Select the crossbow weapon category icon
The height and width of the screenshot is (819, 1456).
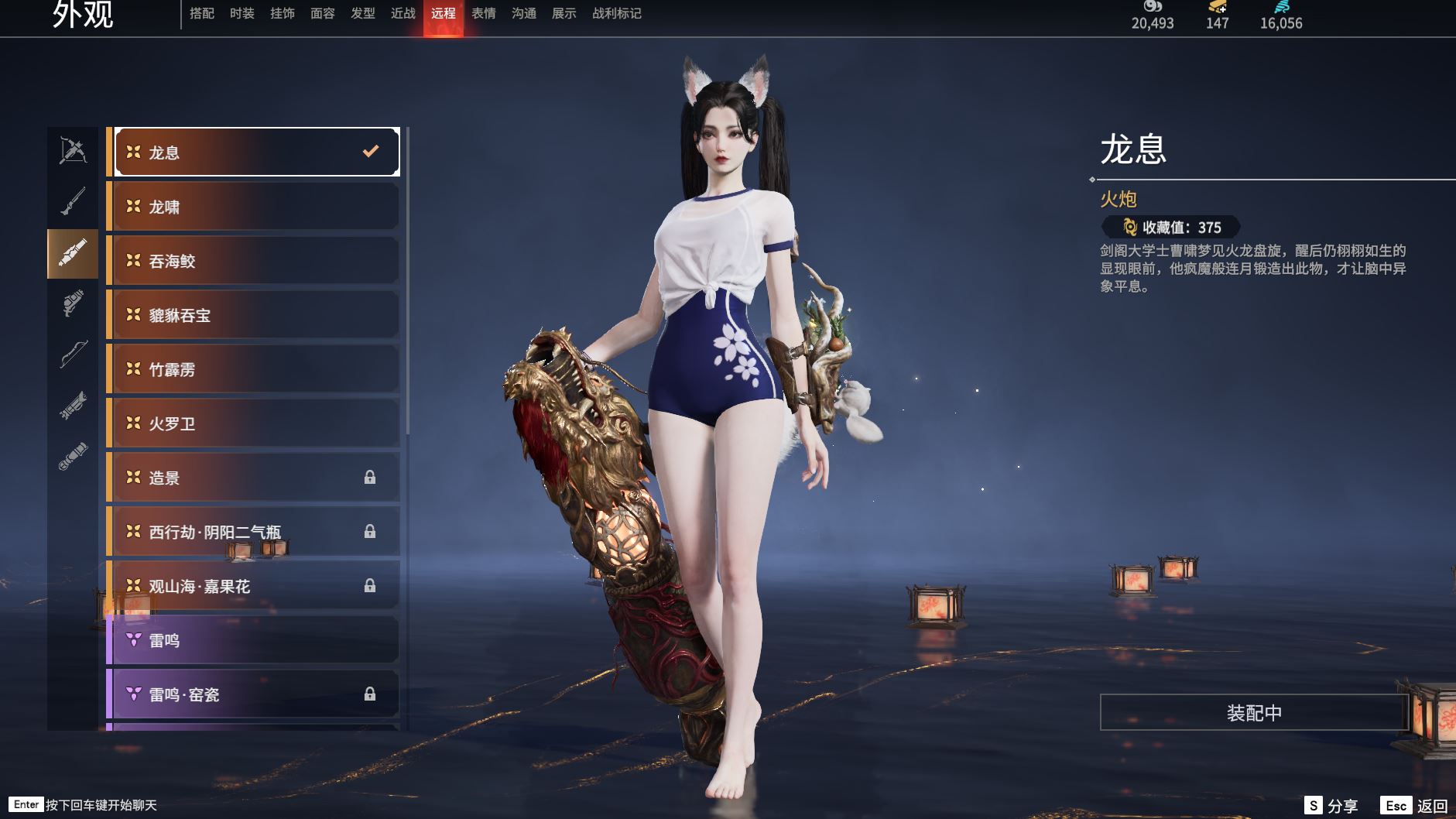(73, 151)
